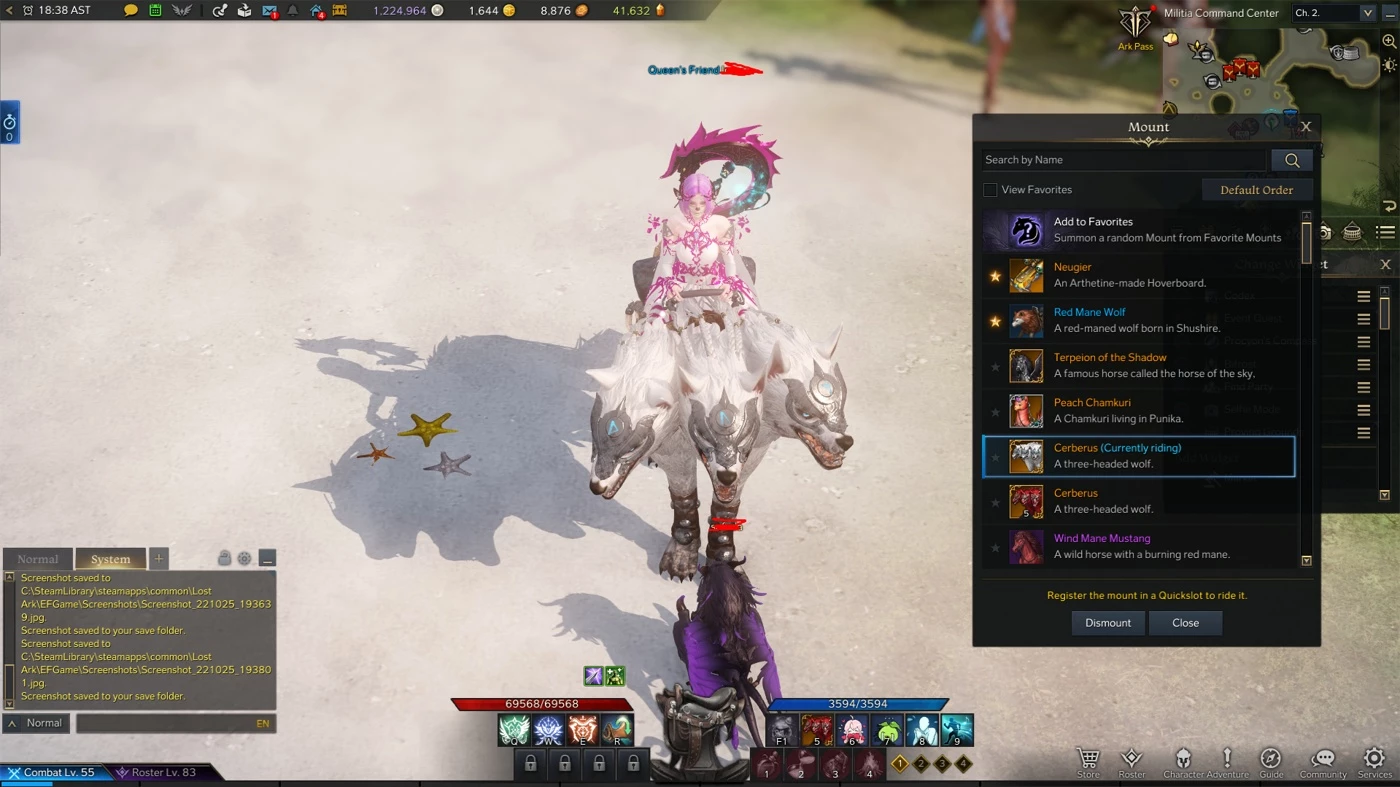The width and height of the screenshot is (1400, 787).
Task: Open the channel selection dropdown
Action: pyautogui.click(x=1334, y=13)
